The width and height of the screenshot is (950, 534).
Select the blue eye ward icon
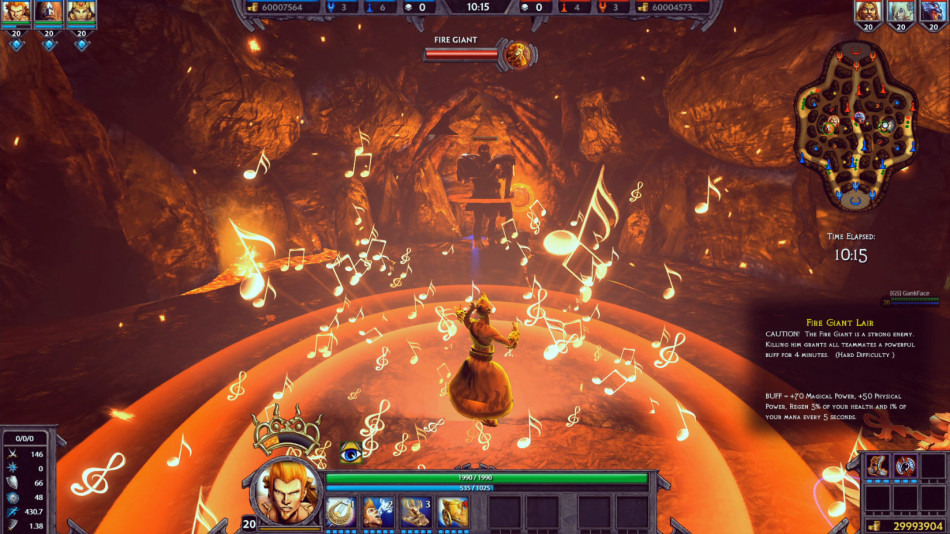pos(351,453)
